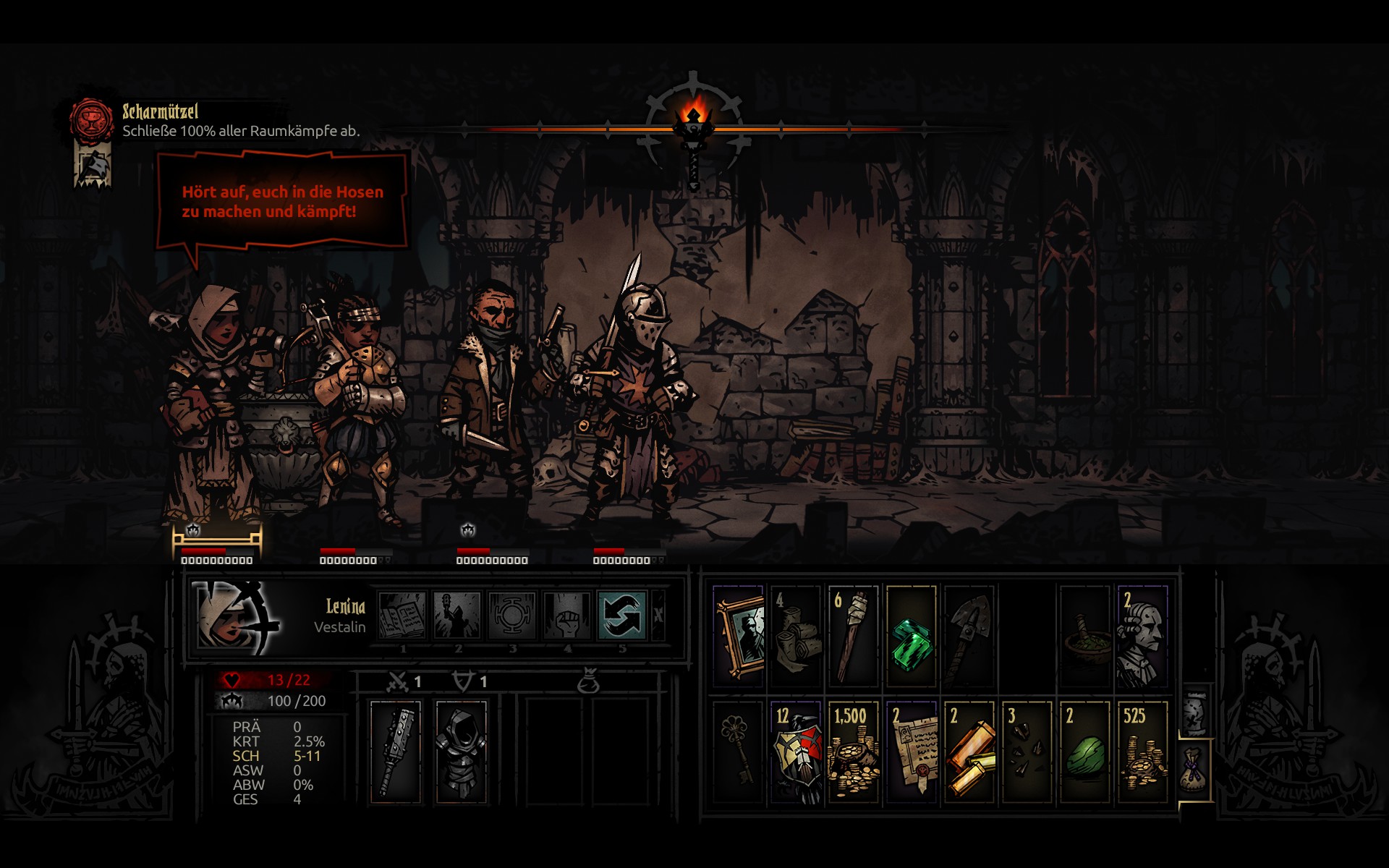Select the equipped spiked mace weapon
The width and height of the screenshot is (1389, 868).
pos(396,752)
